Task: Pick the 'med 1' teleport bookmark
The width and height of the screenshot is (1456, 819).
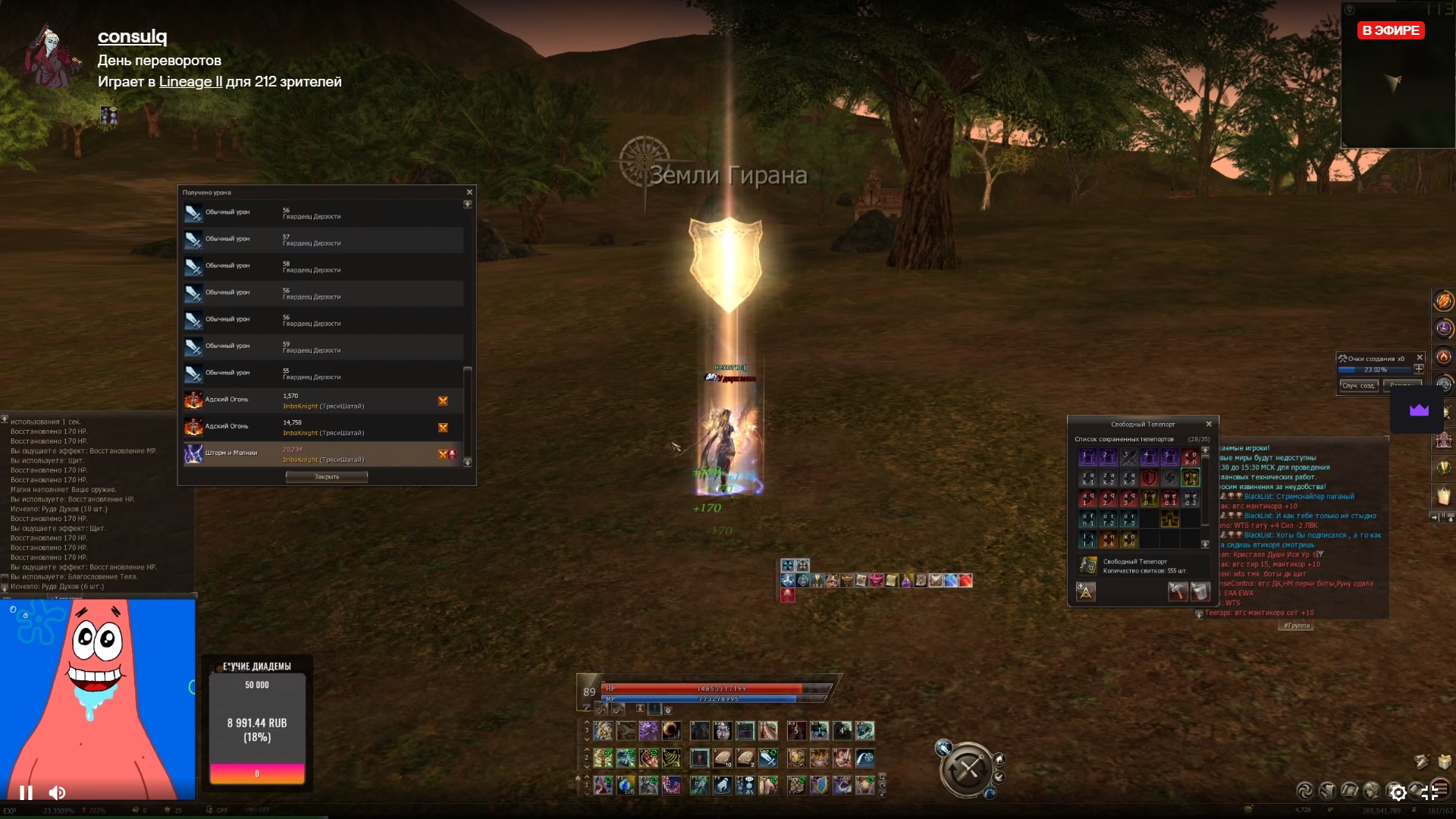Action: 1170,499
